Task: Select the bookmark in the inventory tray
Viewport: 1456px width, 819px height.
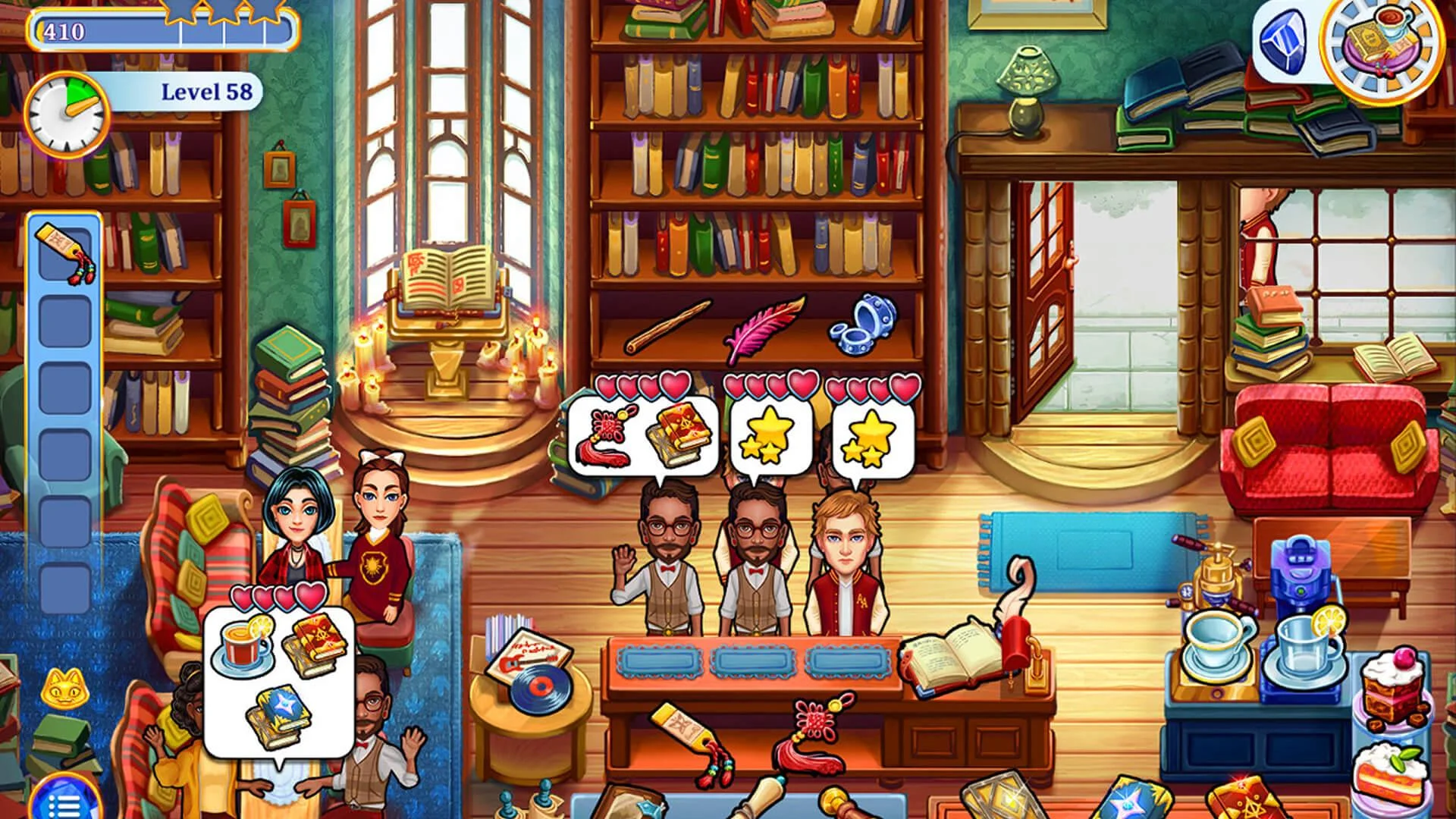Action: [x=64, y=250]
